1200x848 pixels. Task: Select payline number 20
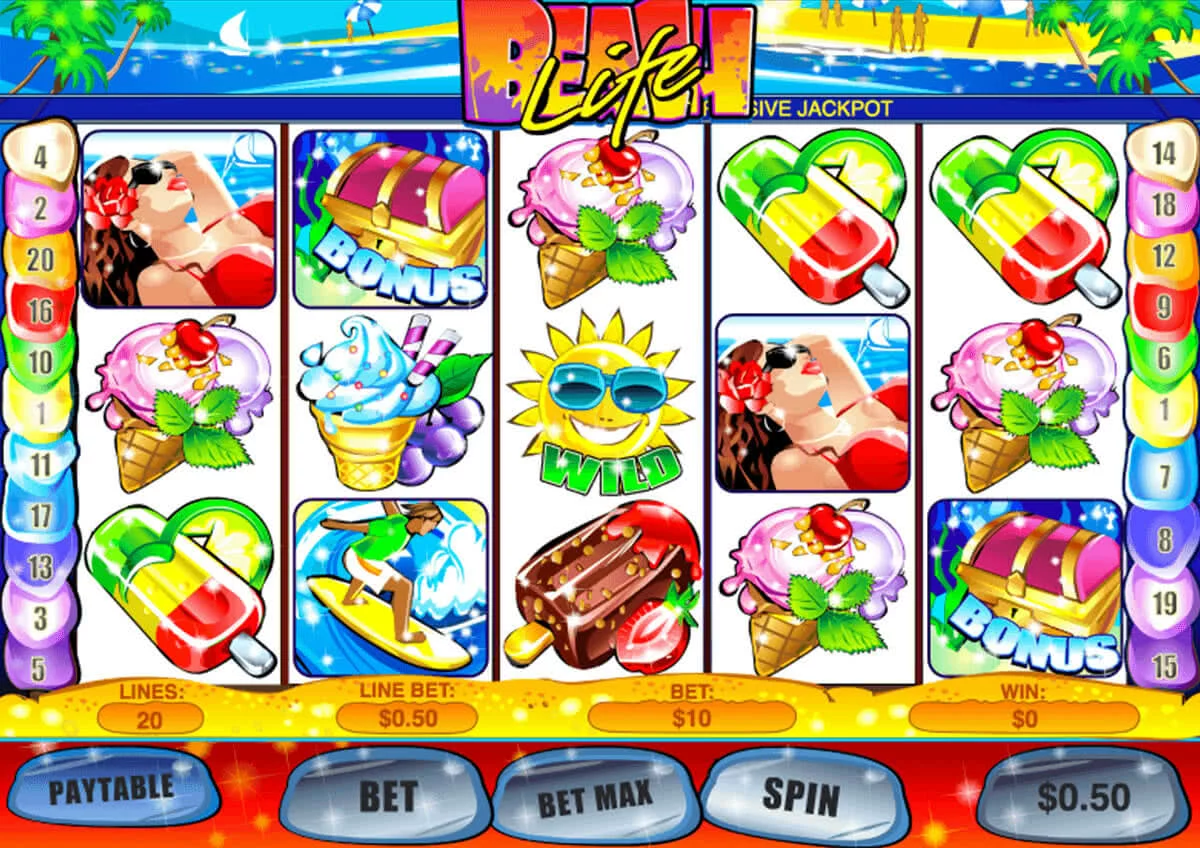click(40, 260)
